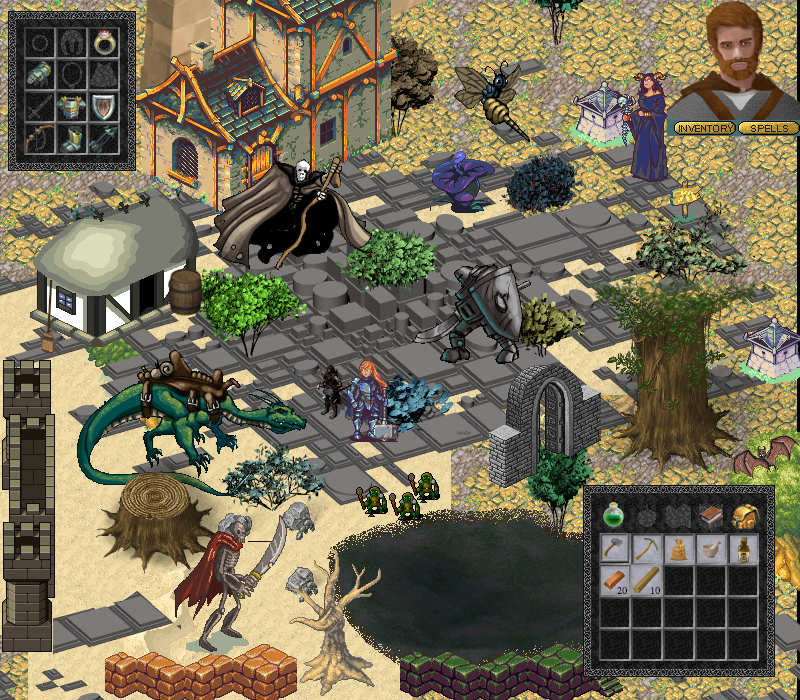Select the copper ingot stack of 20
800x700 pixels.
tap(614, 580)
